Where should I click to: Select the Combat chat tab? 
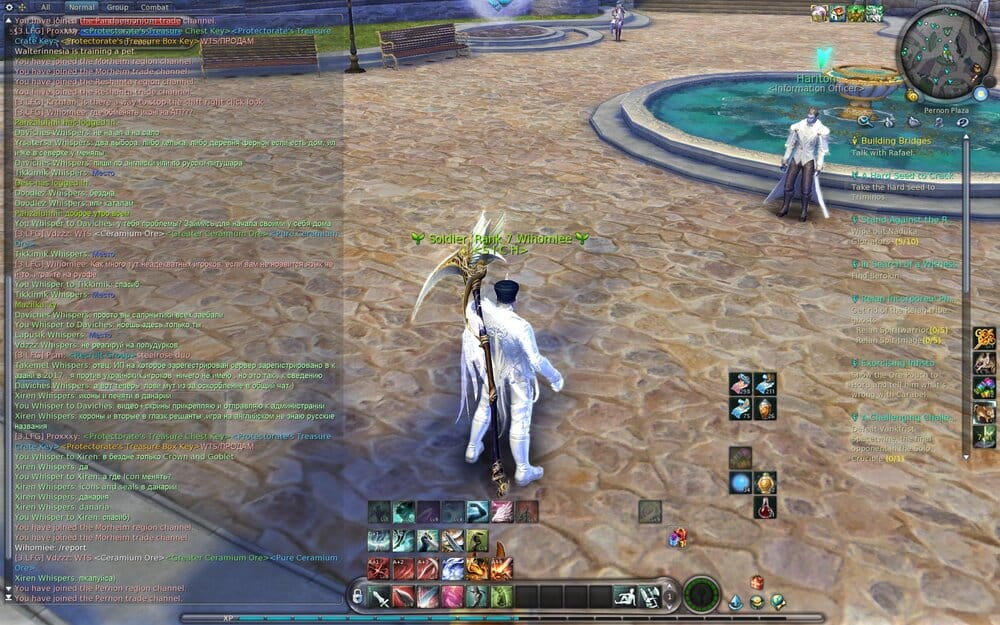154,7
